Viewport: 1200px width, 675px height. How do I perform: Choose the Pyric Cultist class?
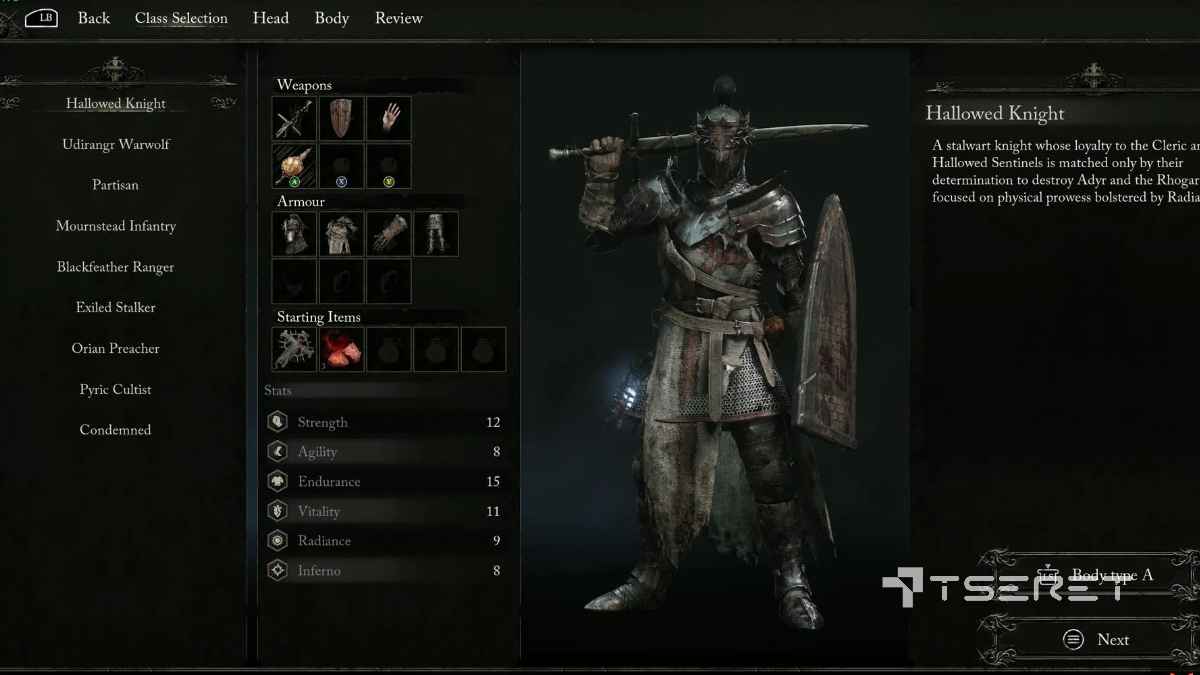tap(116, 390)
